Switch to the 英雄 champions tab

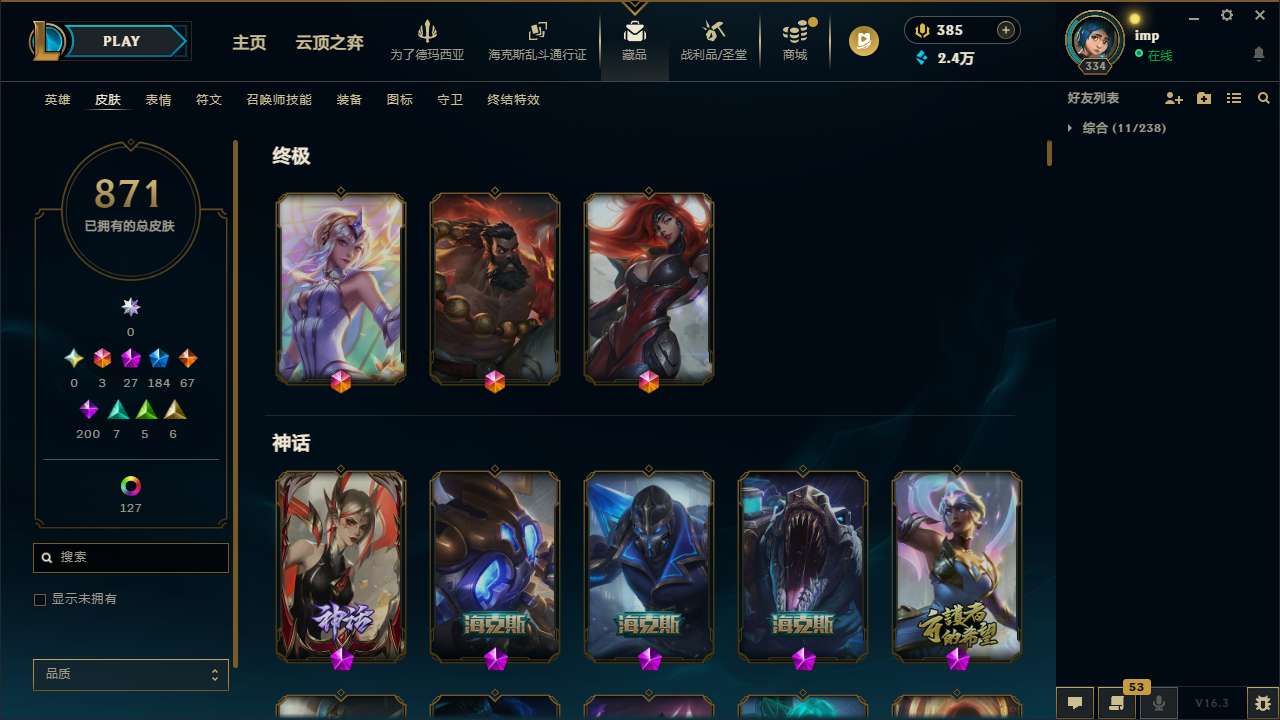[57, 100]
